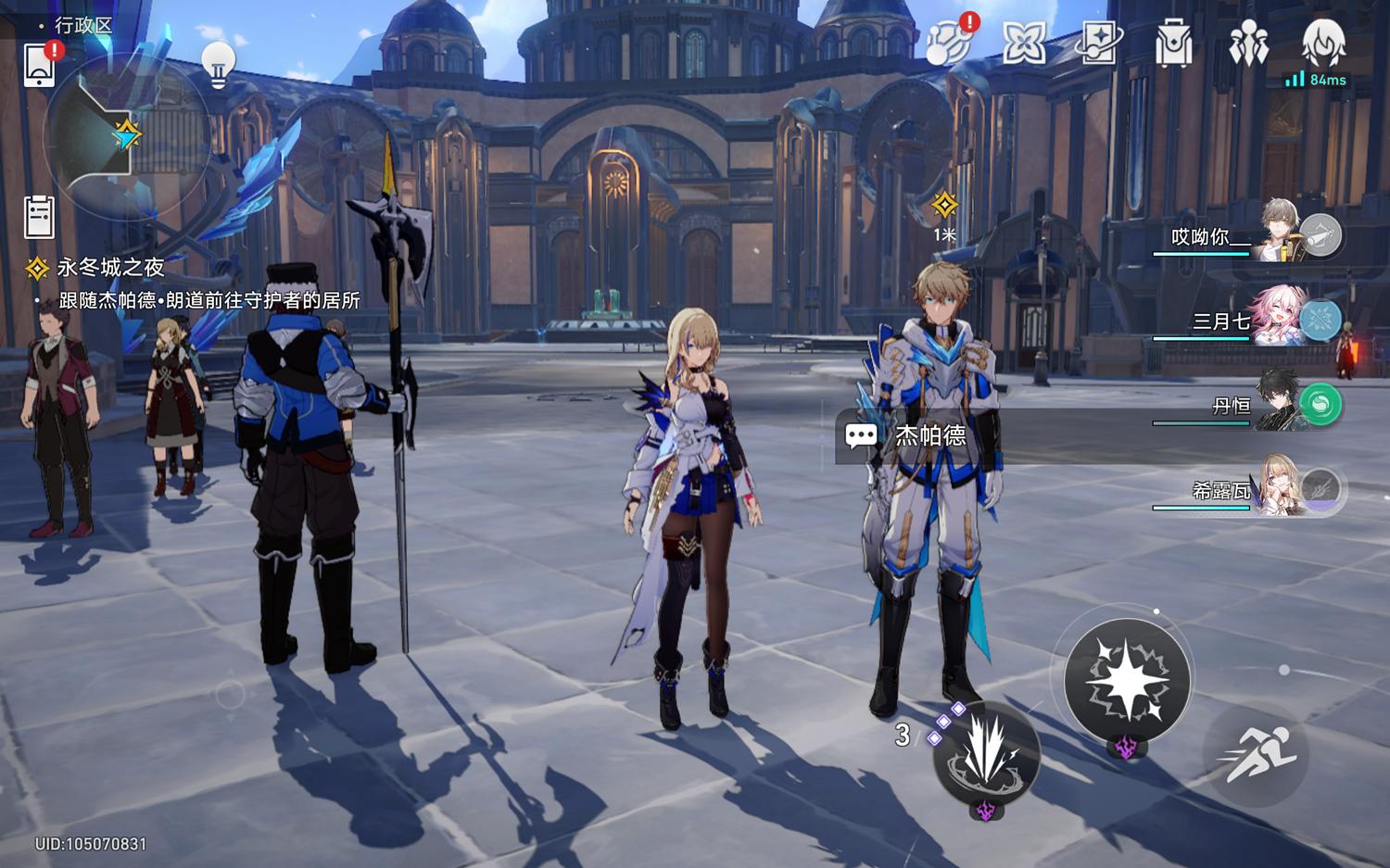The width and height of the screenshot is (1390, 868).
Task: Open the phone menu icon
Action: (x=39, y=63)
